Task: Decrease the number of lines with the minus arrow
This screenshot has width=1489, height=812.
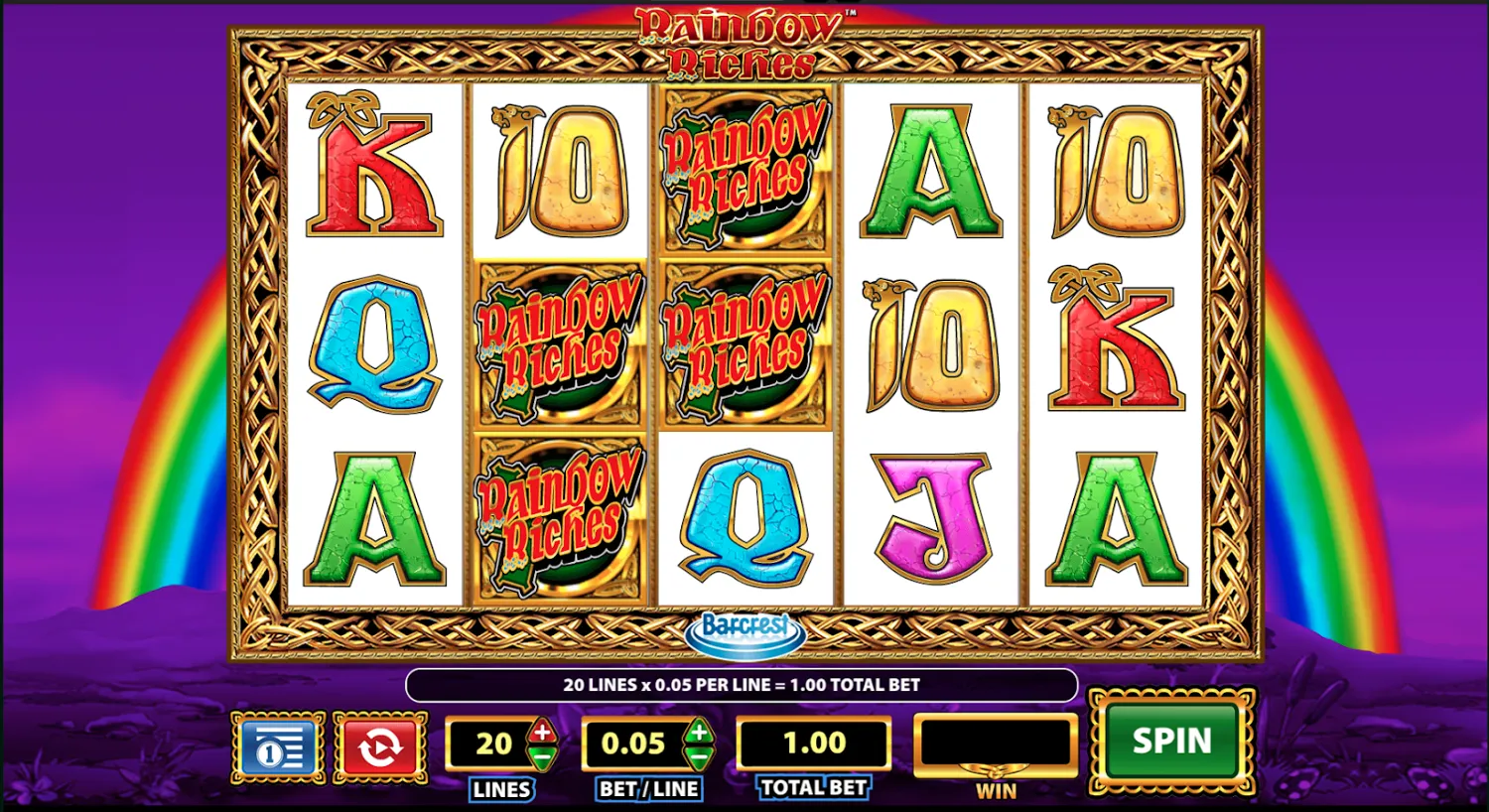Action: coord(540,755)
